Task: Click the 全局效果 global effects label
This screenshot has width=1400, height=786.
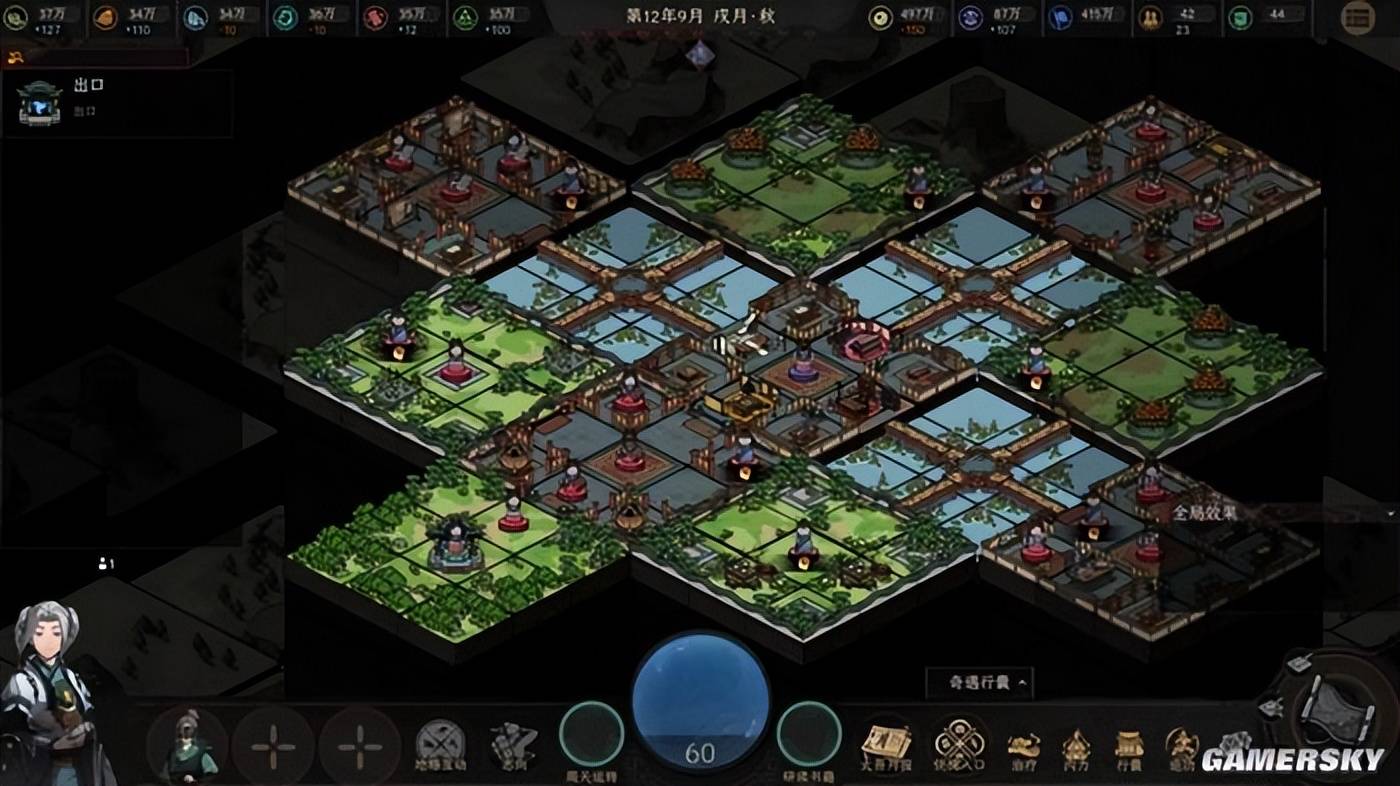Action: [1205, 512]
